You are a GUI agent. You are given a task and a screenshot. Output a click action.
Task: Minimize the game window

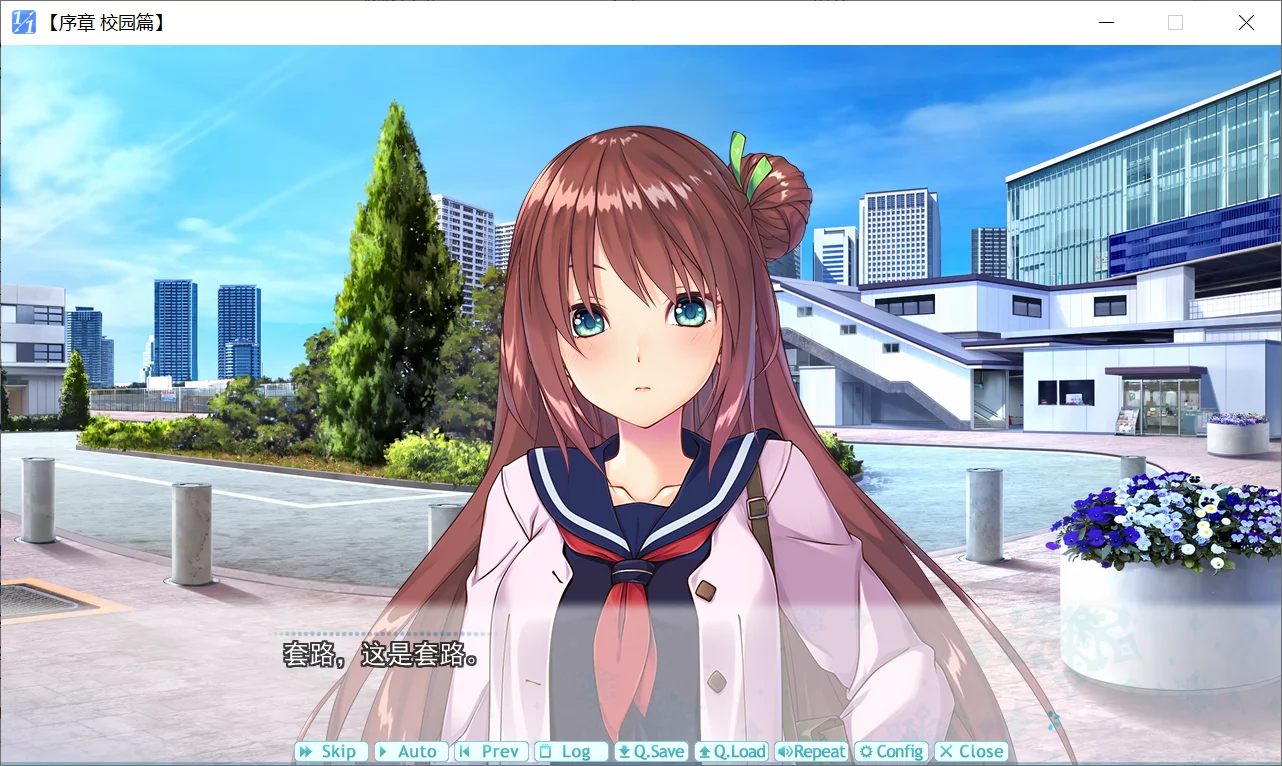click(1106, 22)
